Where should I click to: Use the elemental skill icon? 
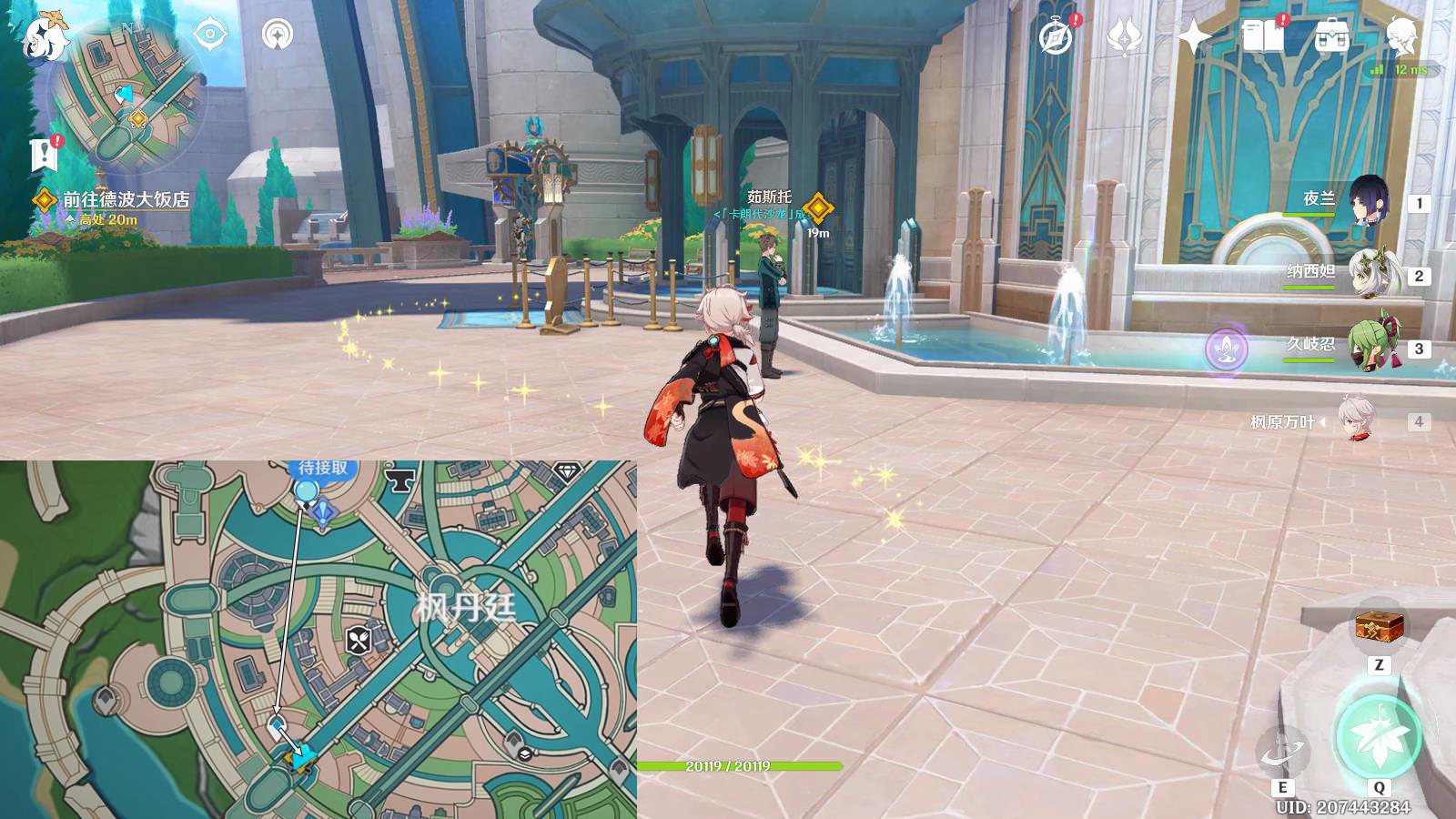pos(1282,753)
